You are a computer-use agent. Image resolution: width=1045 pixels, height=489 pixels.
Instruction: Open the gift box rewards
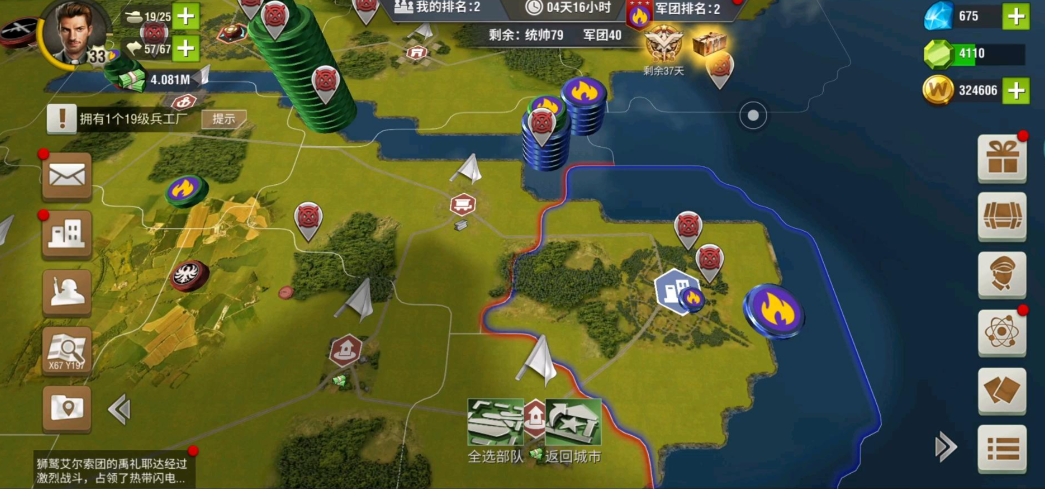tap(1001, 158)
